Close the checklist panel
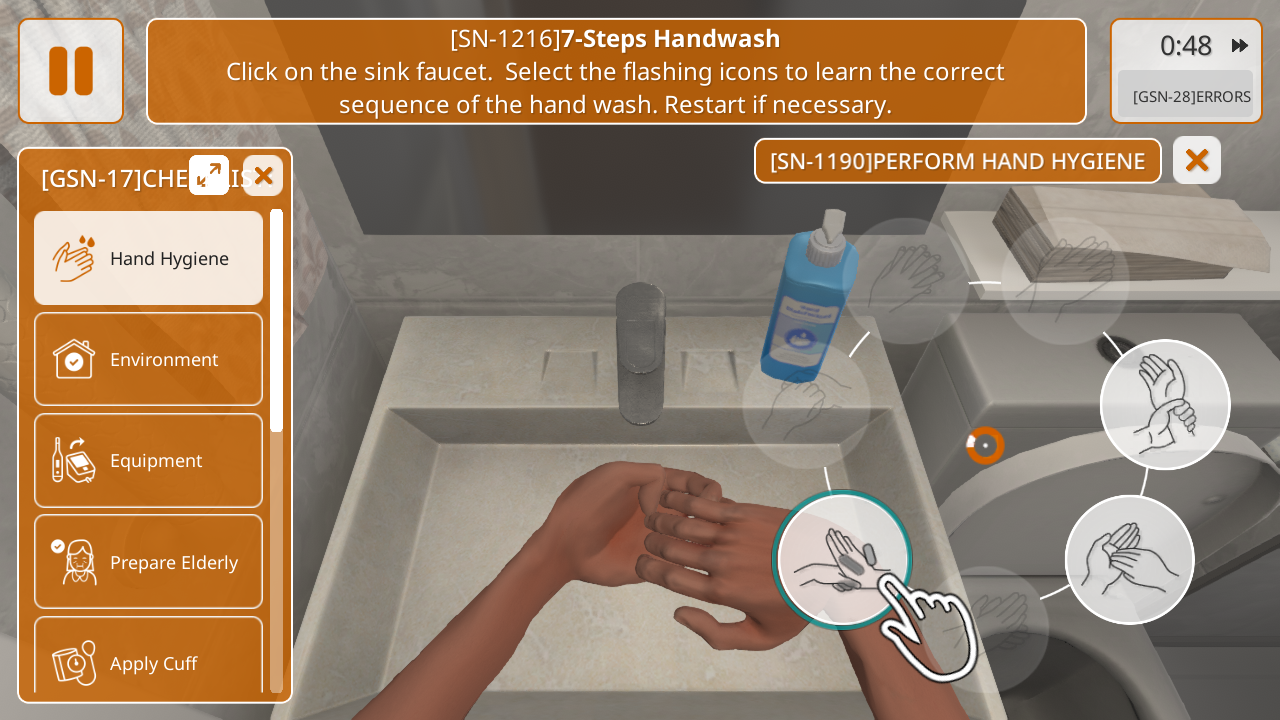Screen dimensions: 1280x720 pyautogui.click(x=263, y=176)
